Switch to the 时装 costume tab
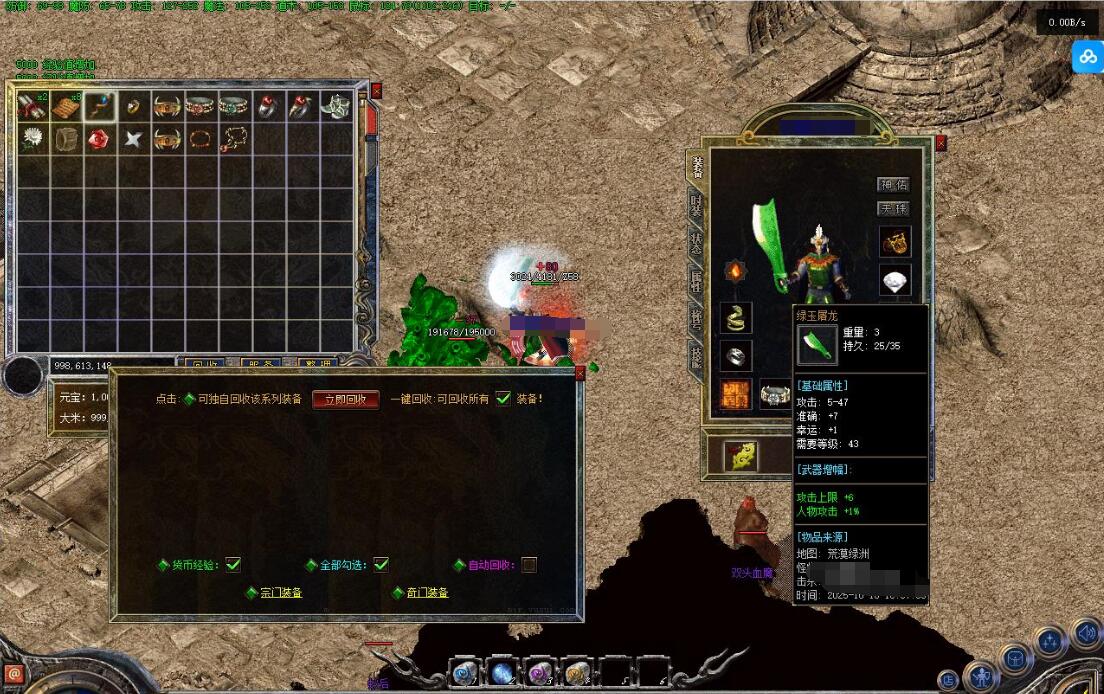1104x694 pixels. pos(697,206)
